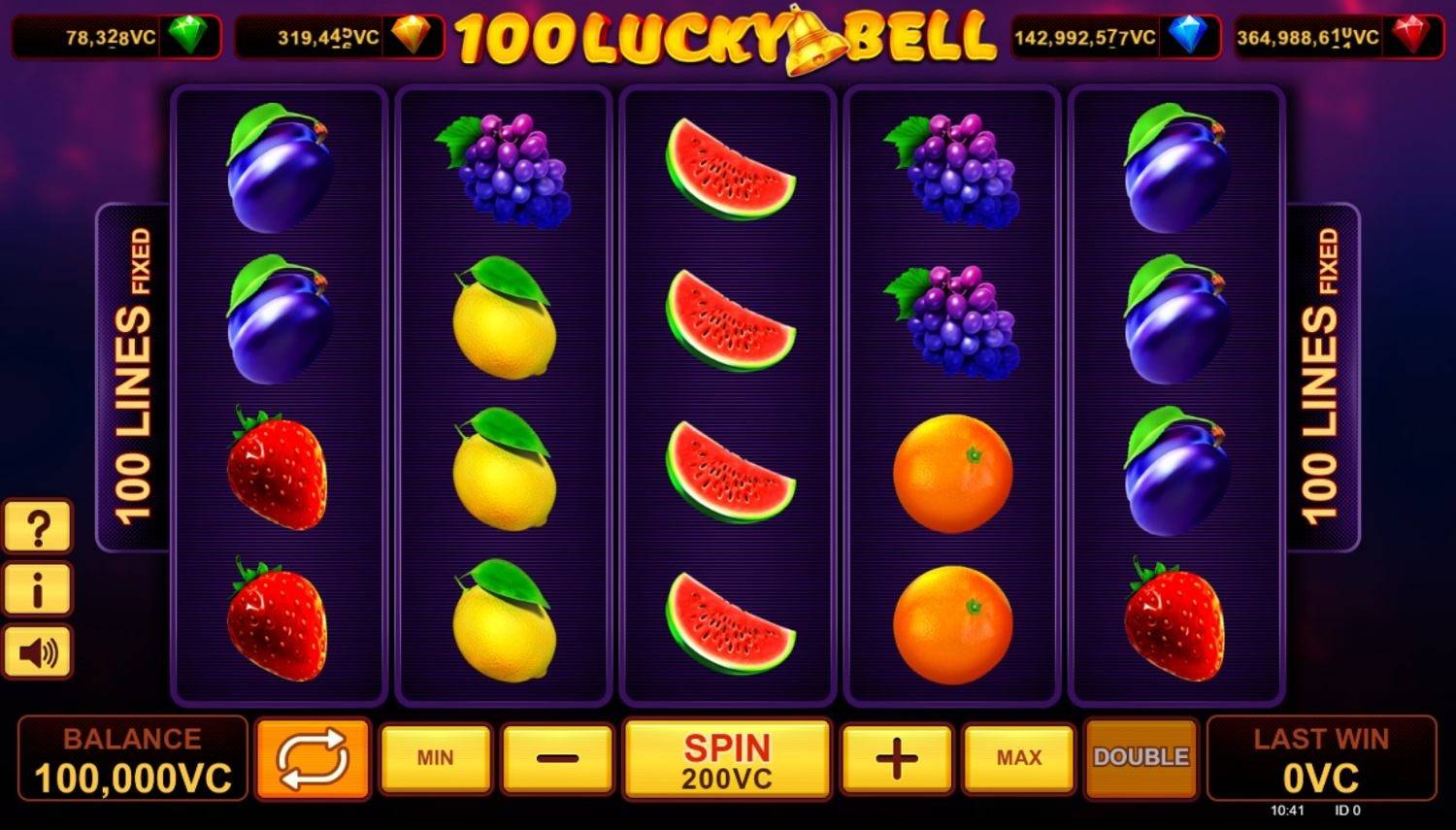Screen dimensions: 1456x830
Task: Open the game info screen
Action: click(38, 589)
